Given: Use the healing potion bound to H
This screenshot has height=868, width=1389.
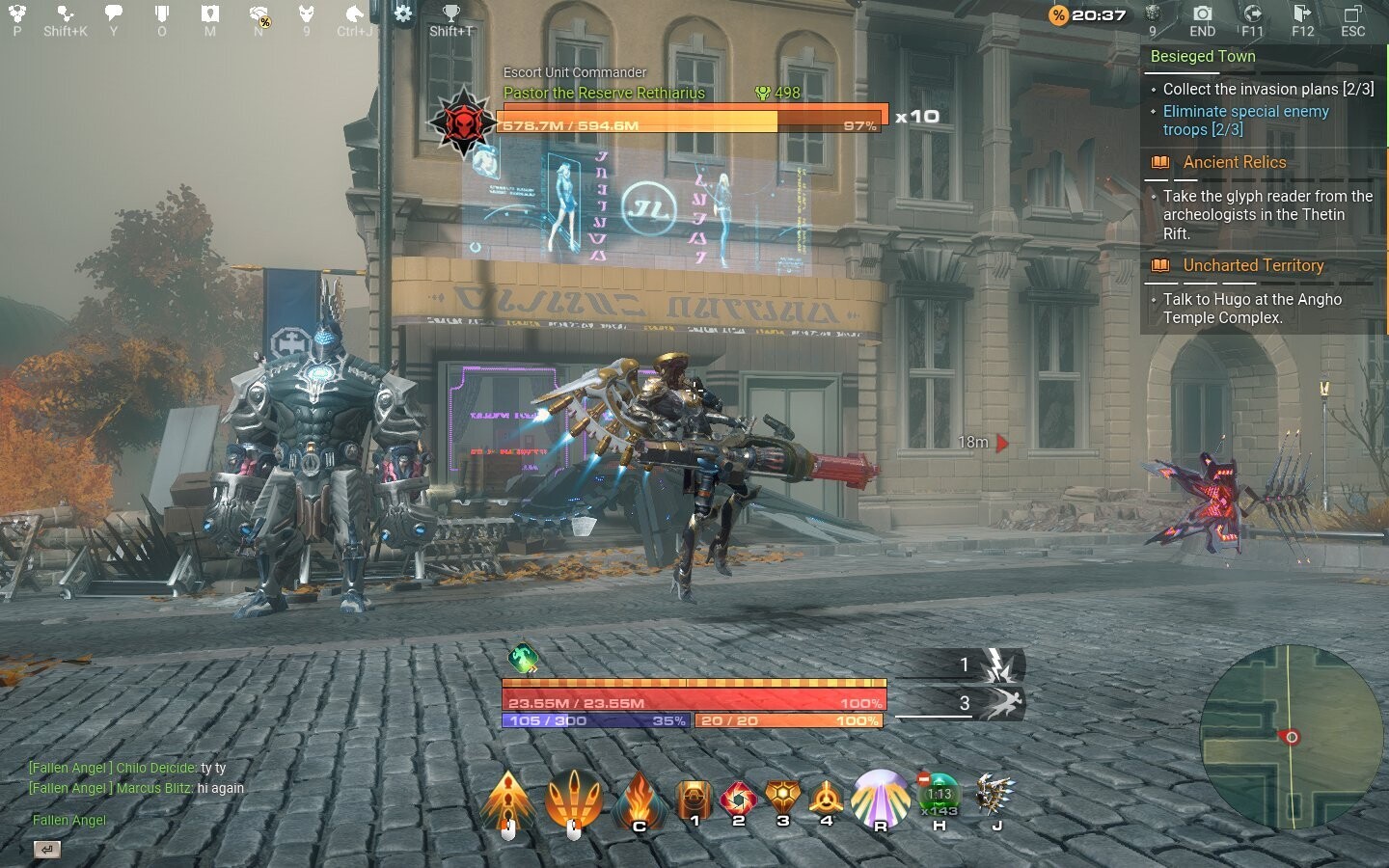Looking at the screenshot, I should click(938, 800).
